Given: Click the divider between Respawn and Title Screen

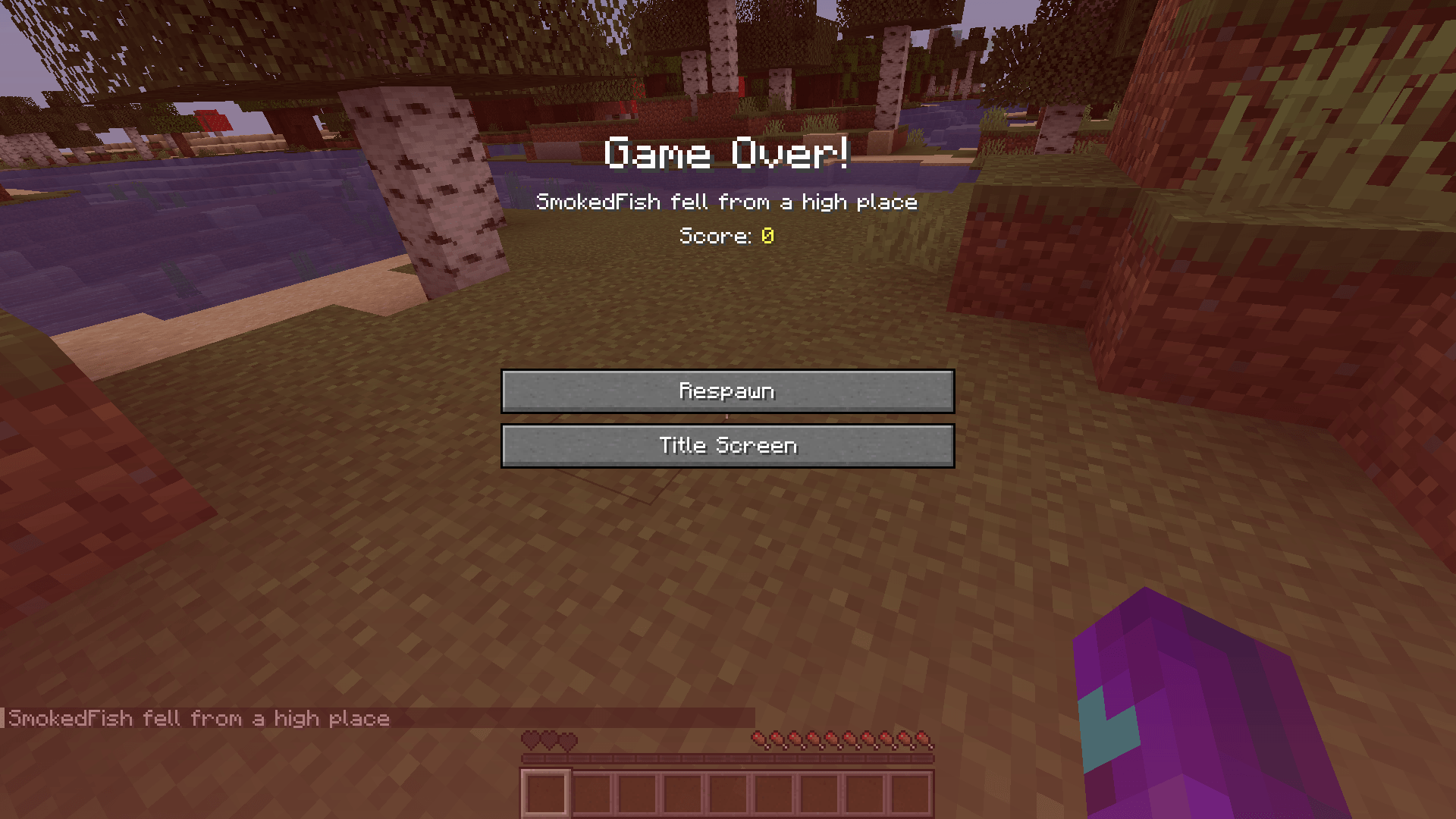Looking at the screenshot, I should tap(726, 418).
